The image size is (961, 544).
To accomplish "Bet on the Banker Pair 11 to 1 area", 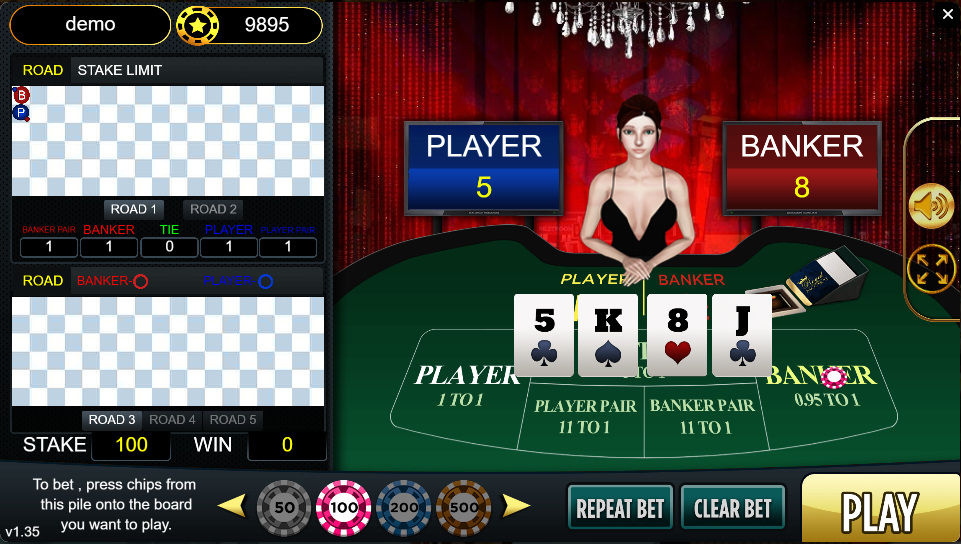I will coord(702,416).
